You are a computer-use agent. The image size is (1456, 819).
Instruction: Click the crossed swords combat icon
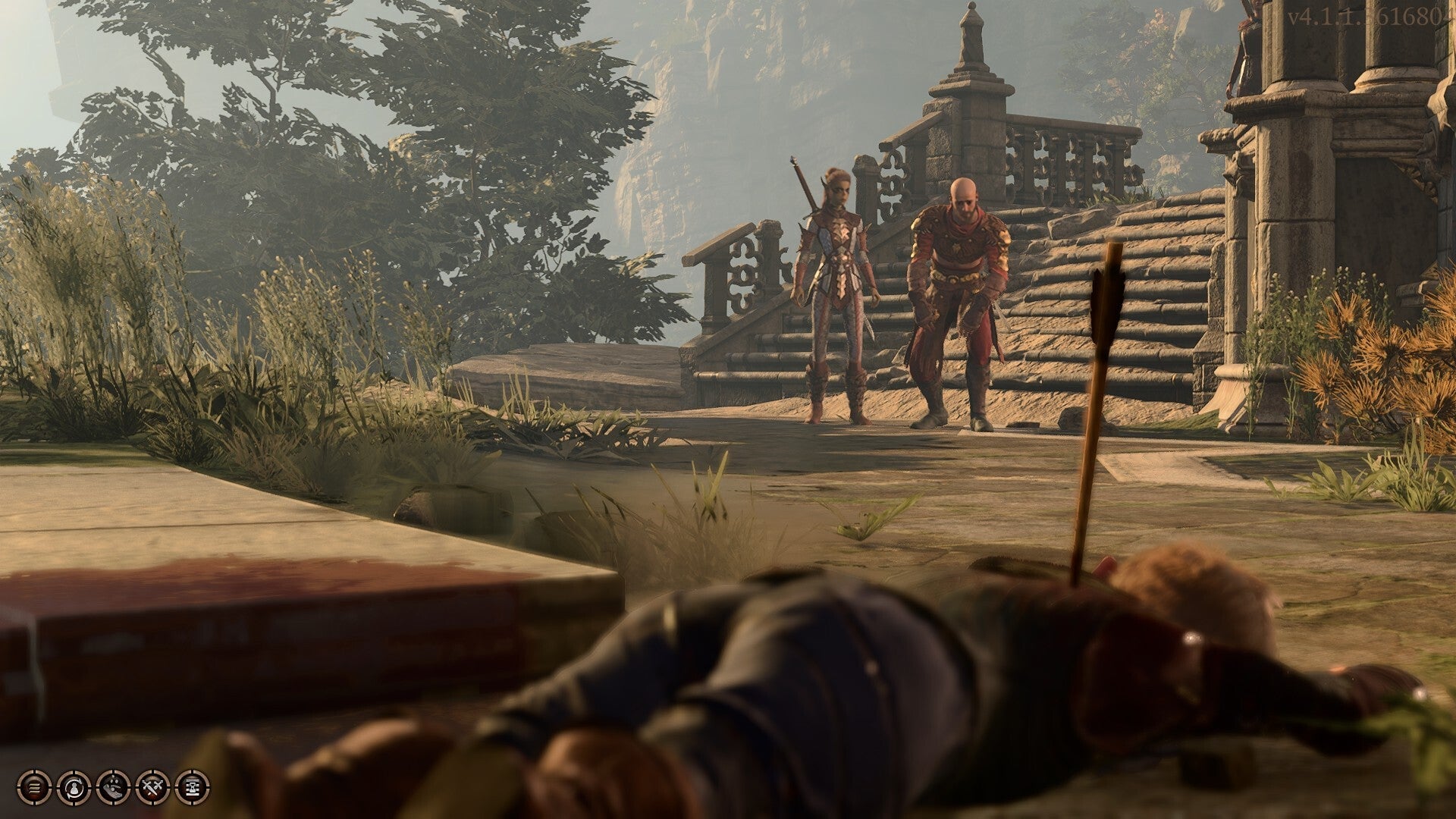pyautogui.click(x=153, y=788)
